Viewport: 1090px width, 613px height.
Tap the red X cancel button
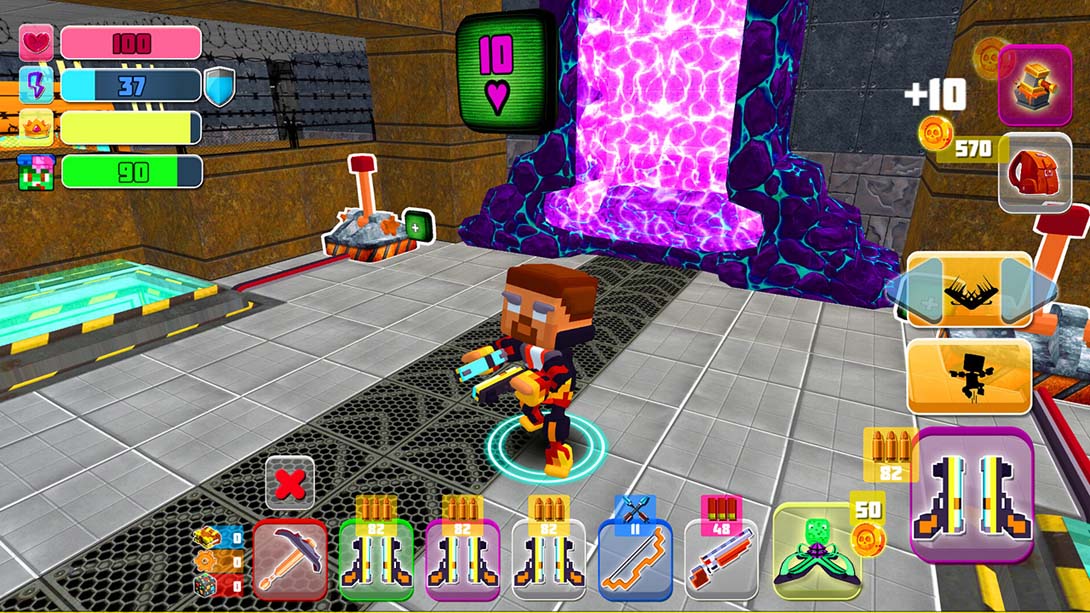point(290,485)
